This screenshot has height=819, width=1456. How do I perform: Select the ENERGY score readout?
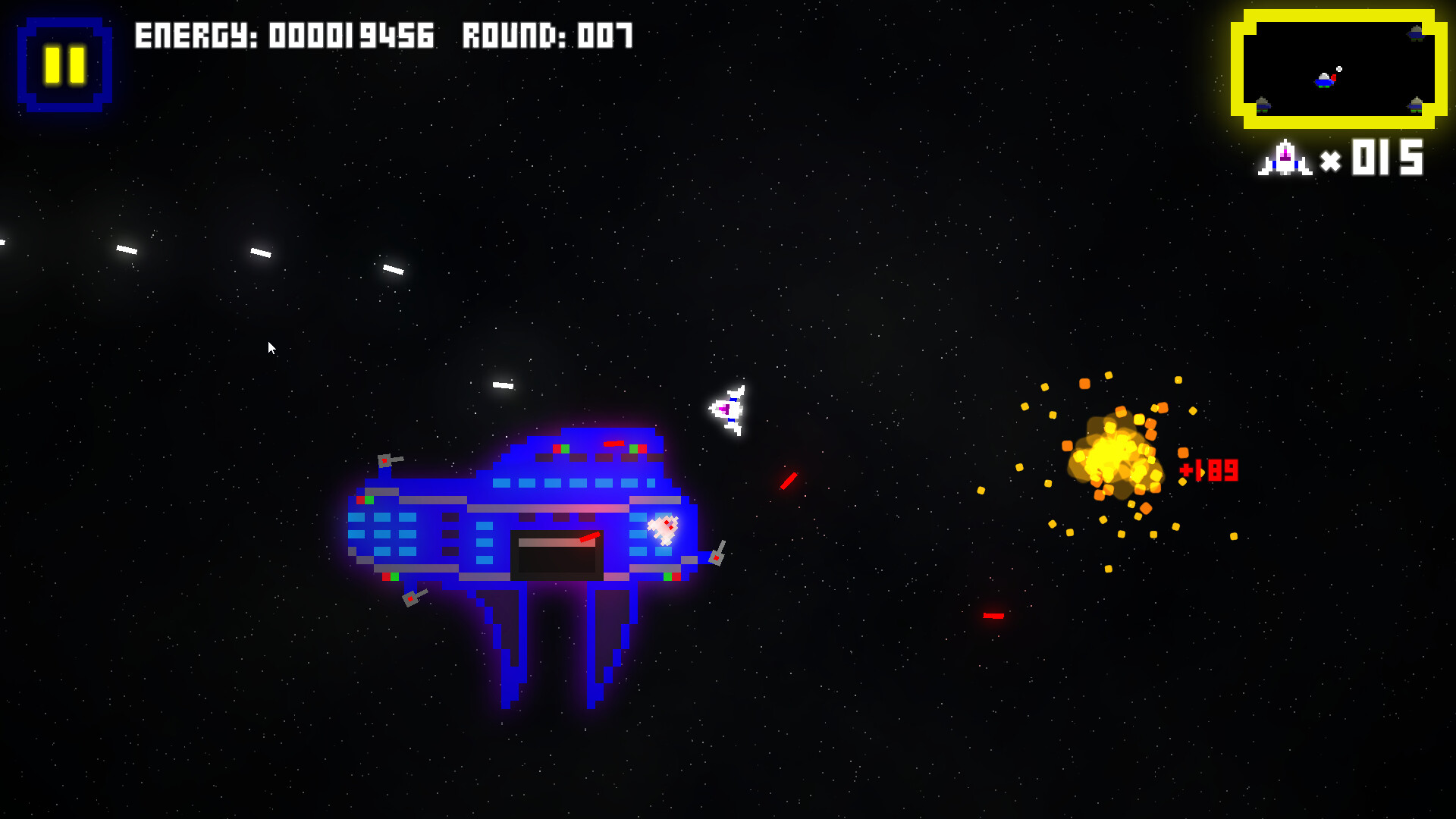coord(284,36)
